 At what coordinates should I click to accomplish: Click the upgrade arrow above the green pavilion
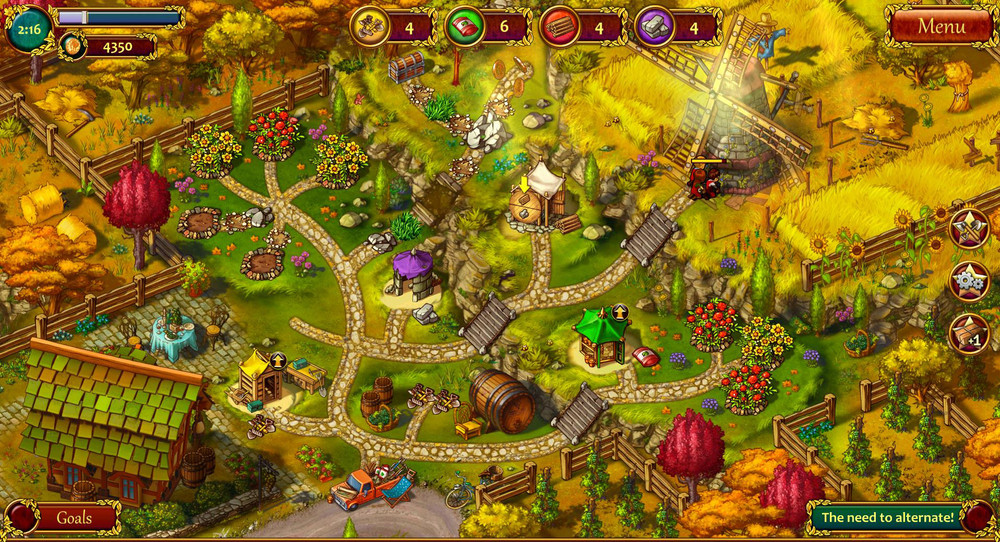[x=620, y=312]
